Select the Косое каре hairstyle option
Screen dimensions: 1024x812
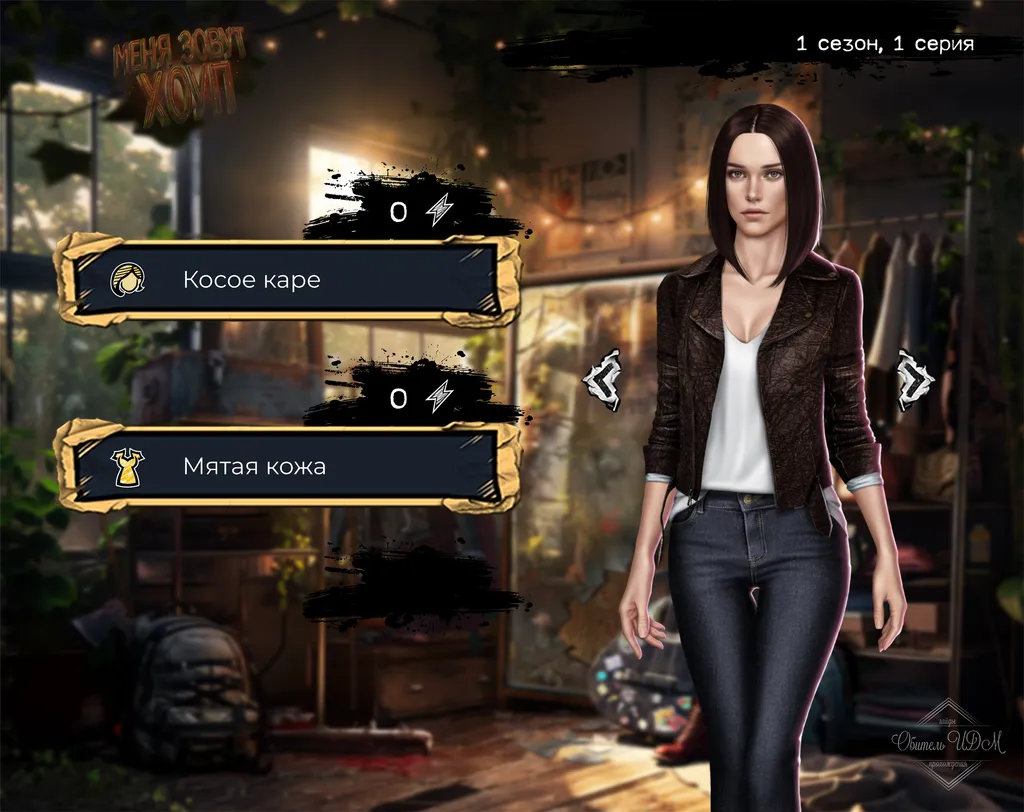click(288, 280)
